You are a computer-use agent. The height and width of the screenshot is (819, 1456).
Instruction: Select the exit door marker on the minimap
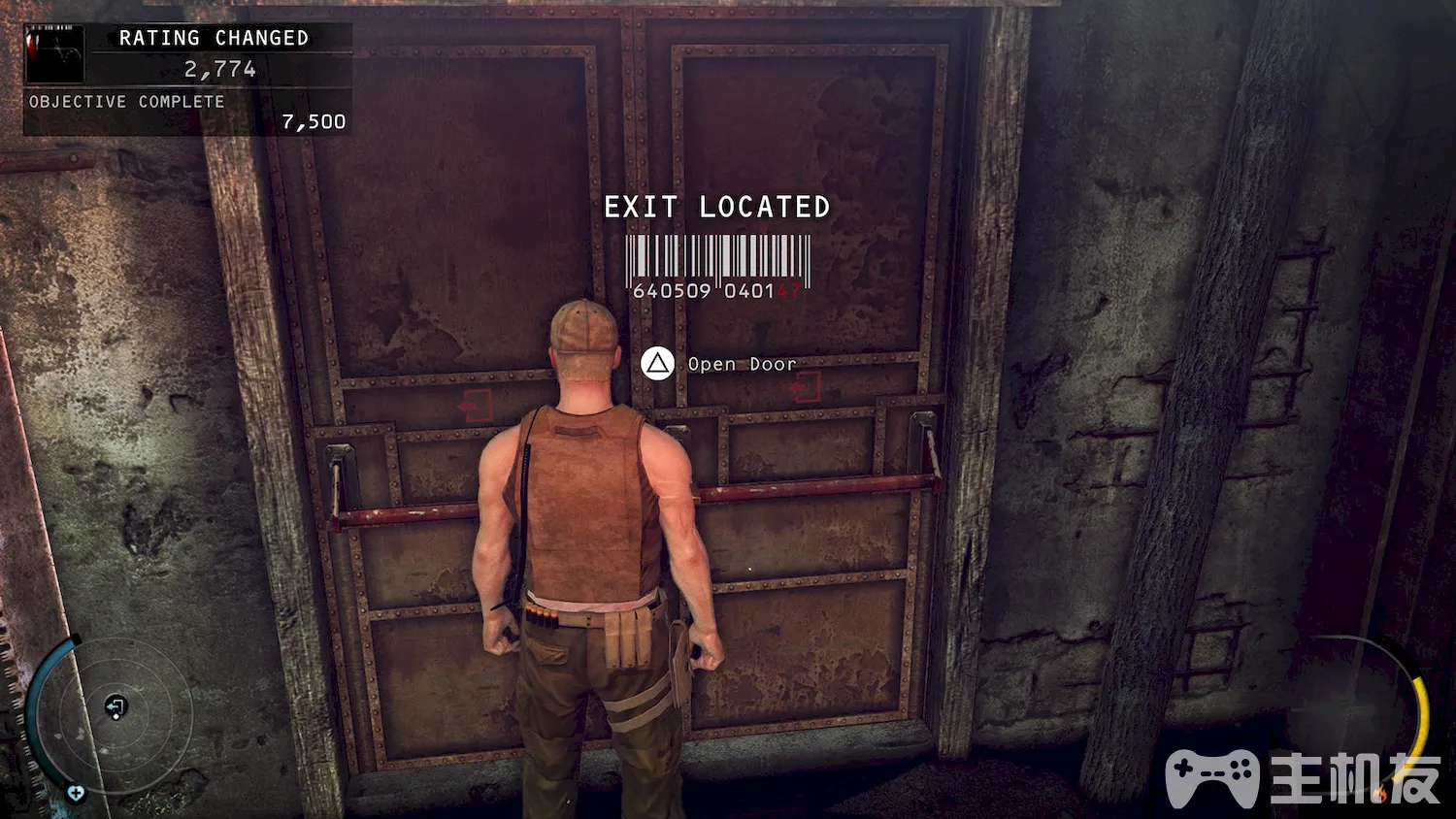tap(116, 706)
